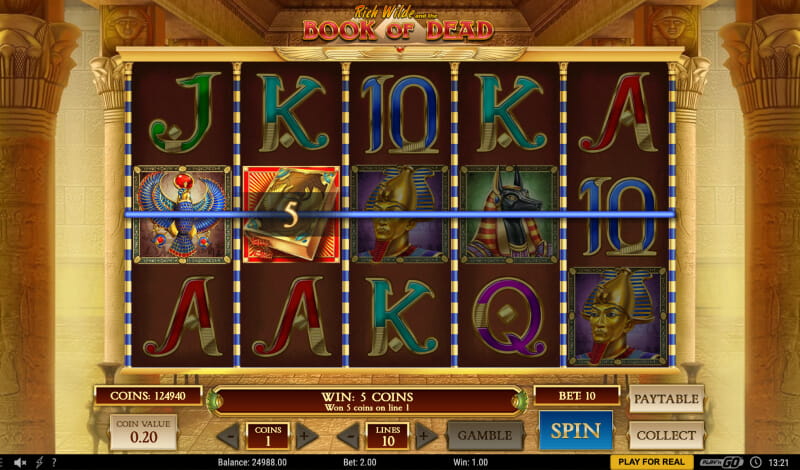The width and height of the screenshot is (800, 470).
Task: Click the Coin Value box
Action: pyautogui.click(x=143, y=432)
